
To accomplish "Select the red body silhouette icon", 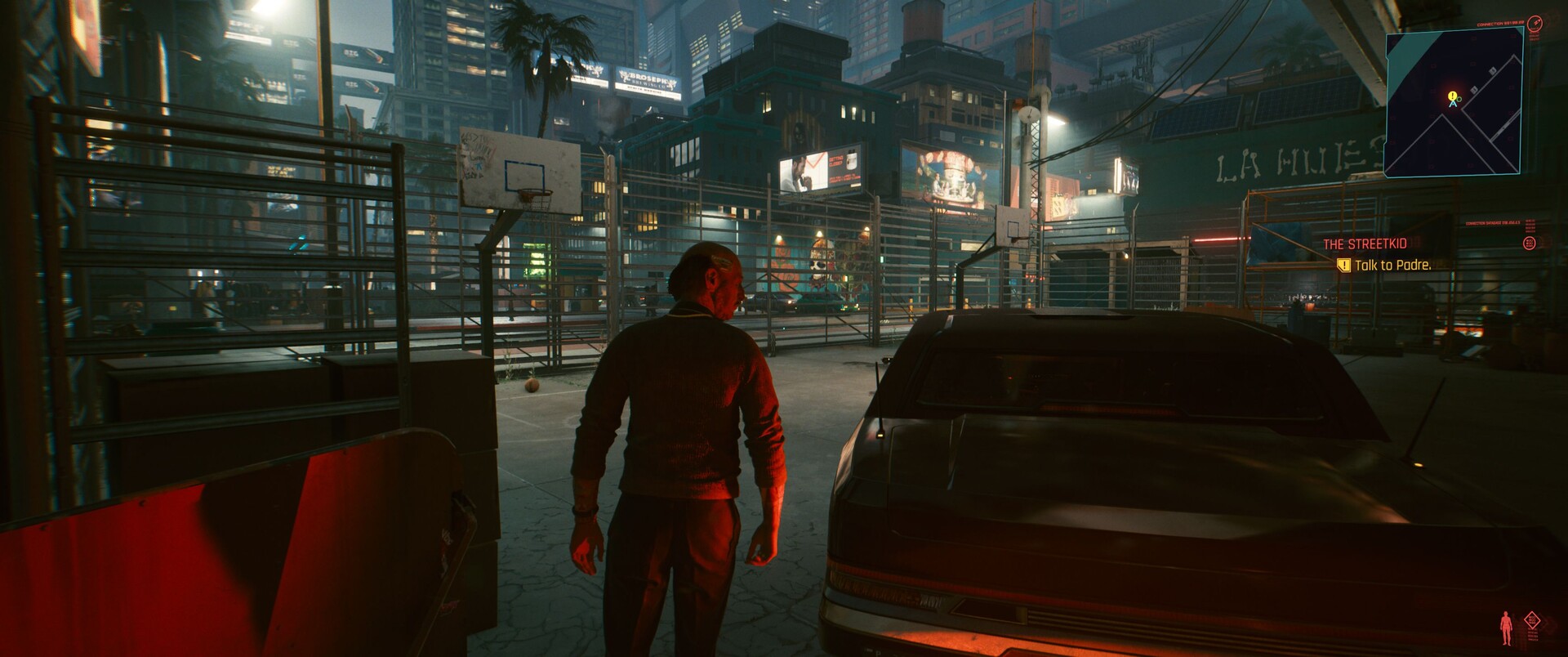I will 1506,628.
